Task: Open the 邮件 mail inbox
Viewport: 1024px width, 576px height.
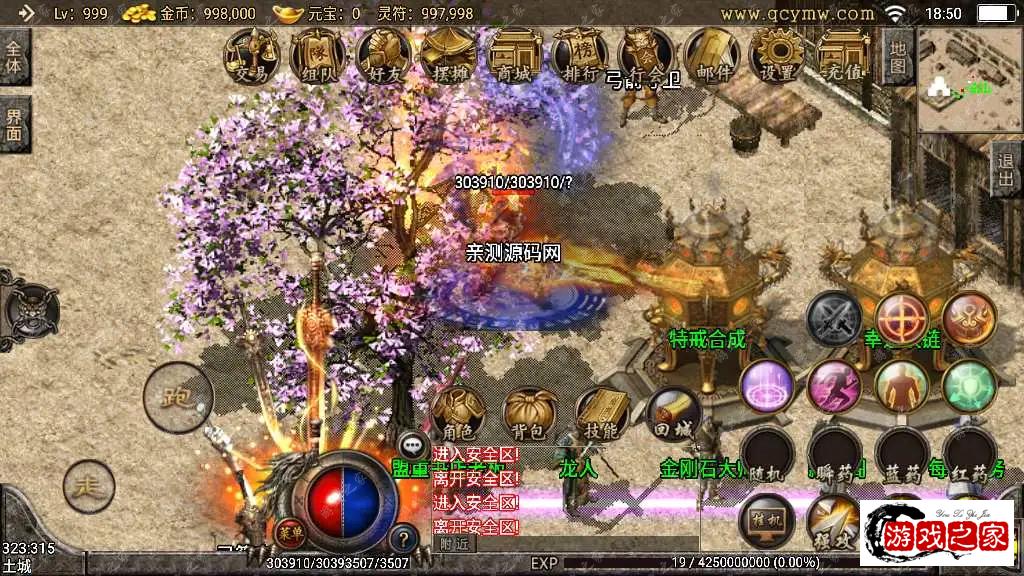Action: pyautogui.click(x=712, y=55)
